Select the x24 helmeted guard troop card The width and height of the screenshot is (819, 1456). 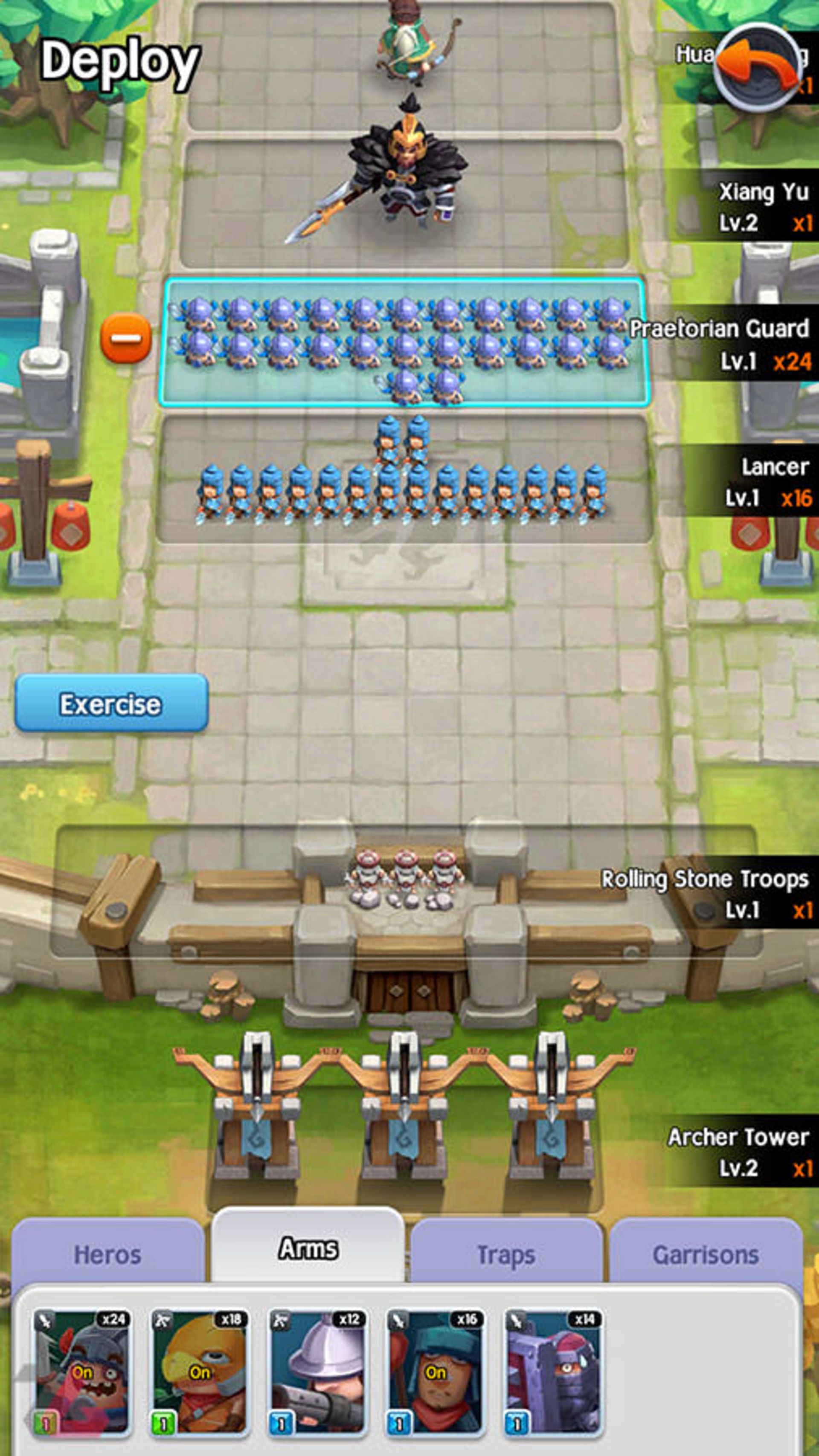pyautogui.click(x=83, y=1372)
